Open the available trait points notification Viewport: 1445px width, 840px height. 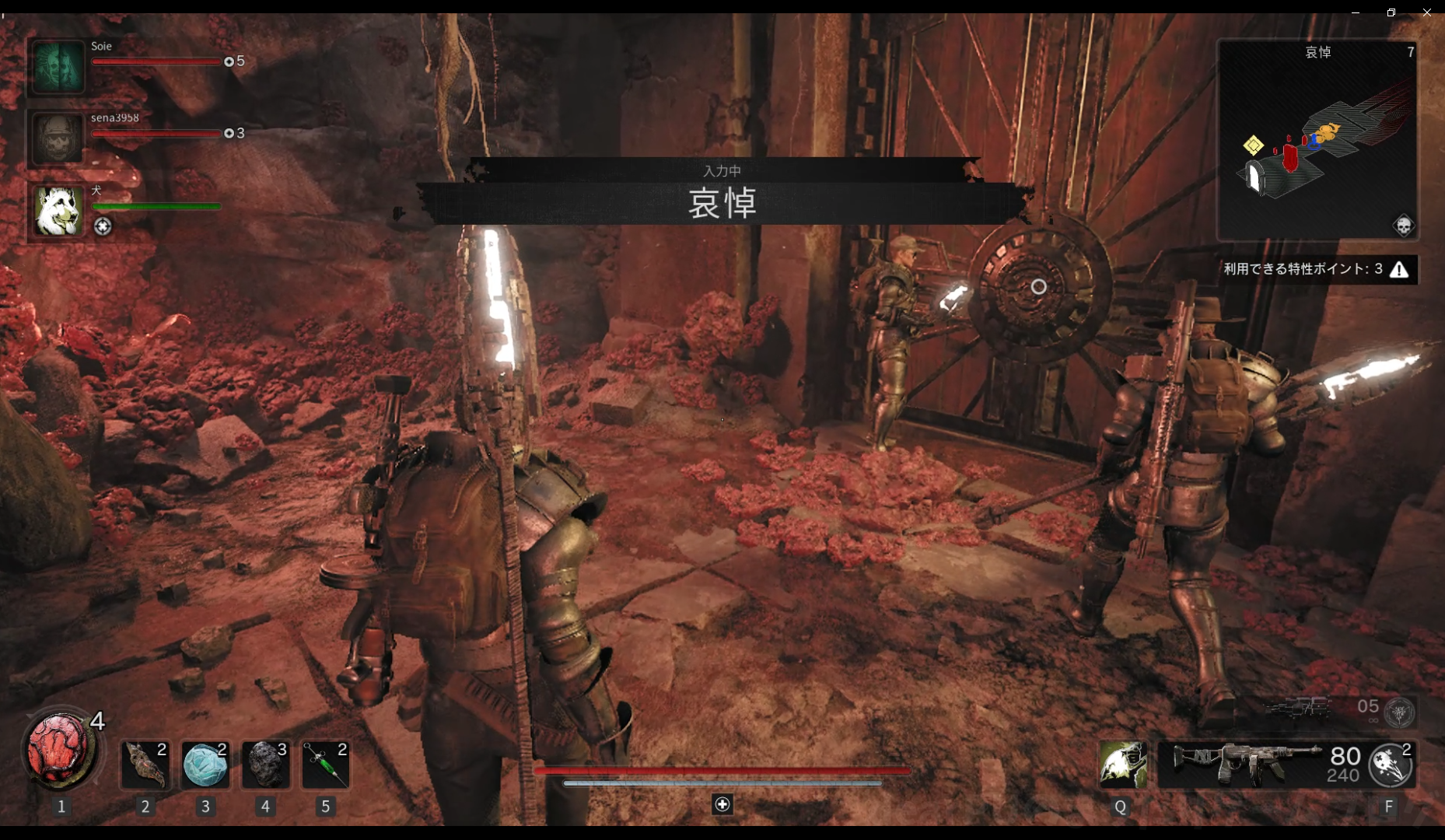[1317, 269]
